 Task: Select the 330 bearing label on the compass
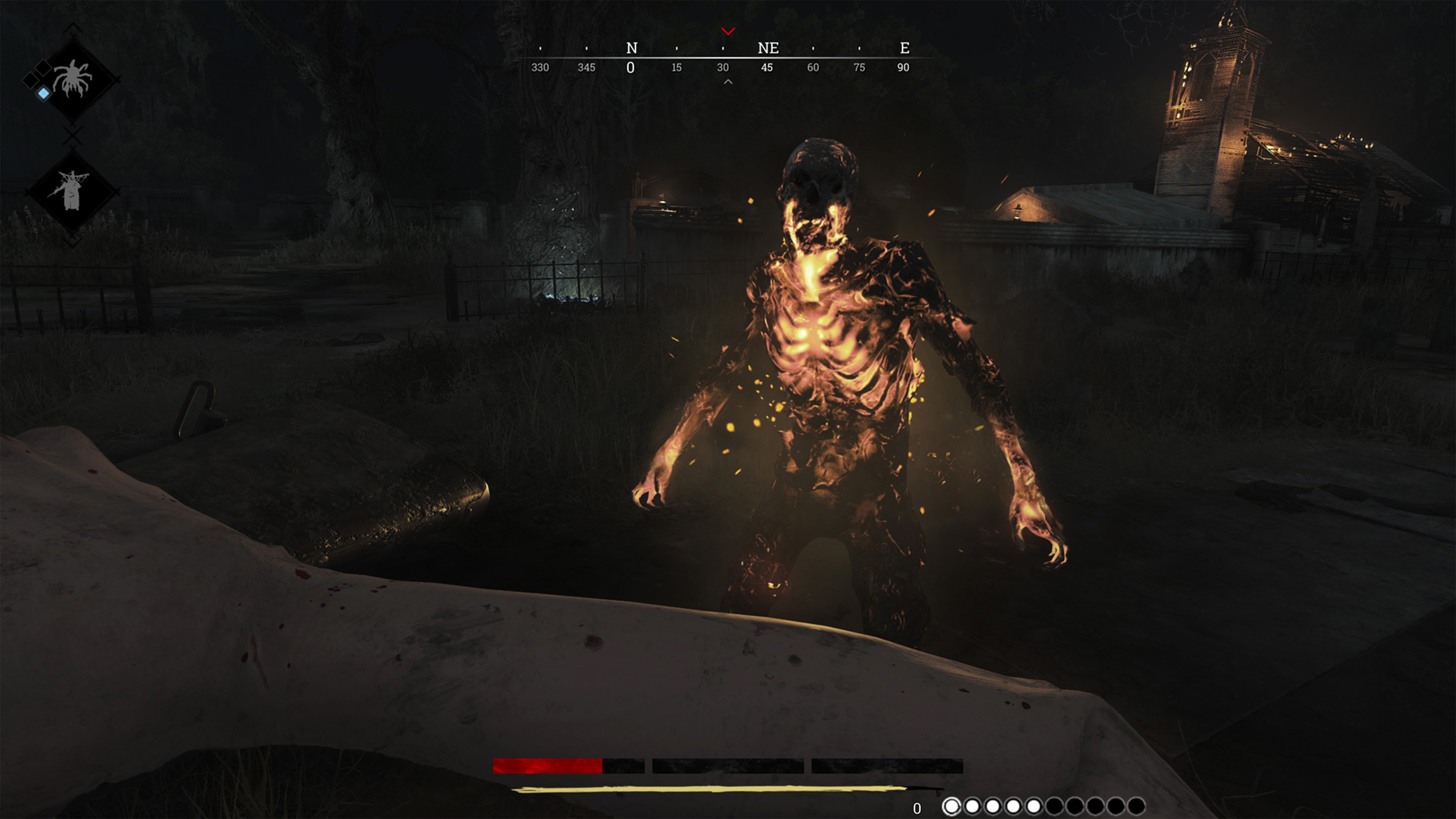541,68
